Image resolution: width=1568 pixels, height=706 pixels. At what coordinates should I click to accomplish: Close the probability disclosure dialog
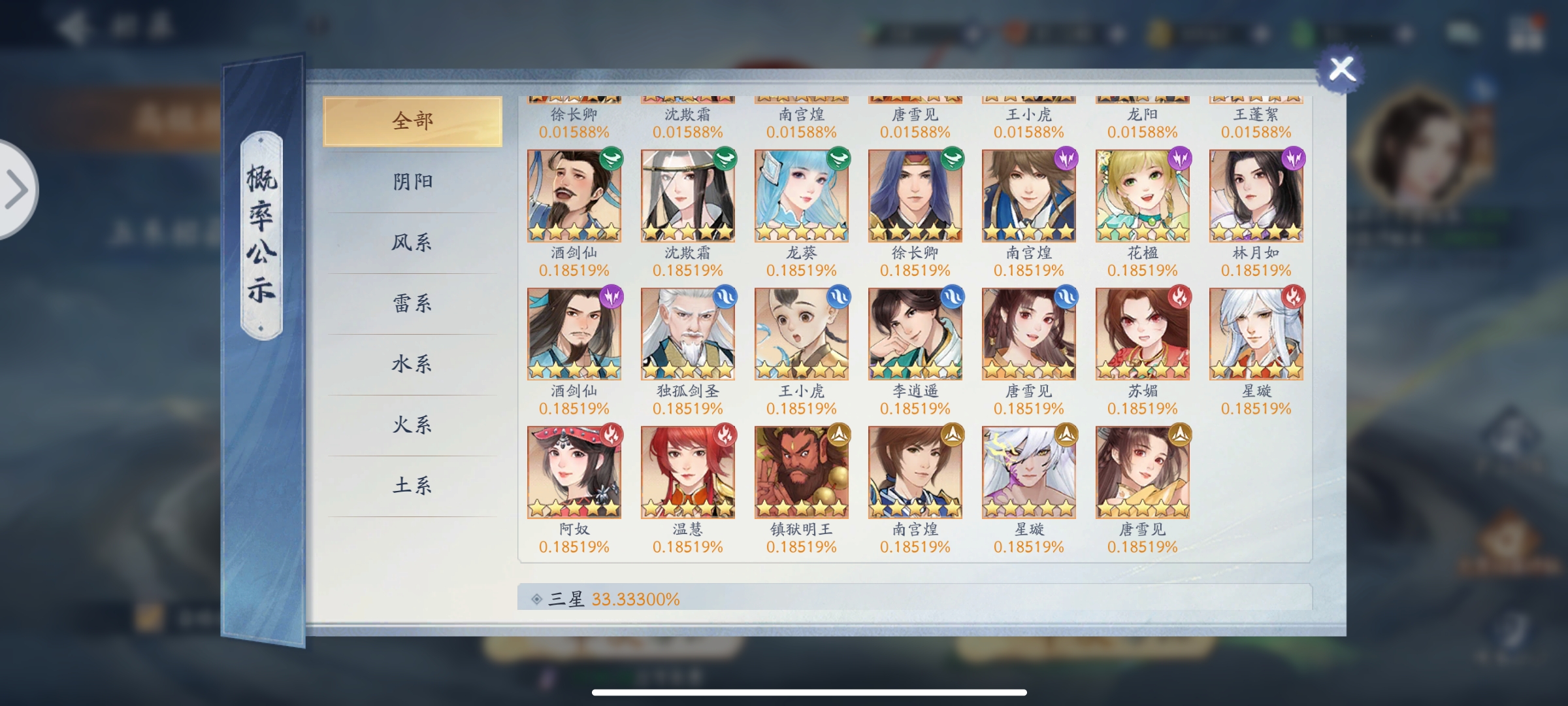pos(1340,67)
